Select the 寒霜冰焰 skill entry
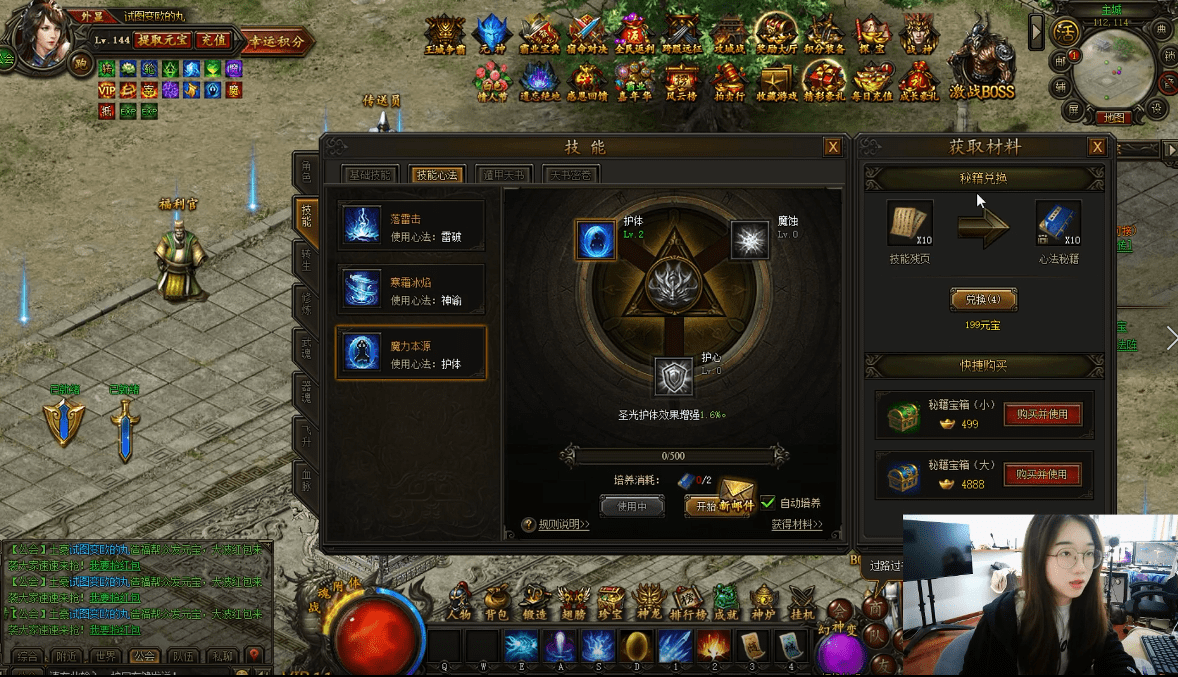The height and width of the screenshot is (677, 1178). click(x=411, y=290)
